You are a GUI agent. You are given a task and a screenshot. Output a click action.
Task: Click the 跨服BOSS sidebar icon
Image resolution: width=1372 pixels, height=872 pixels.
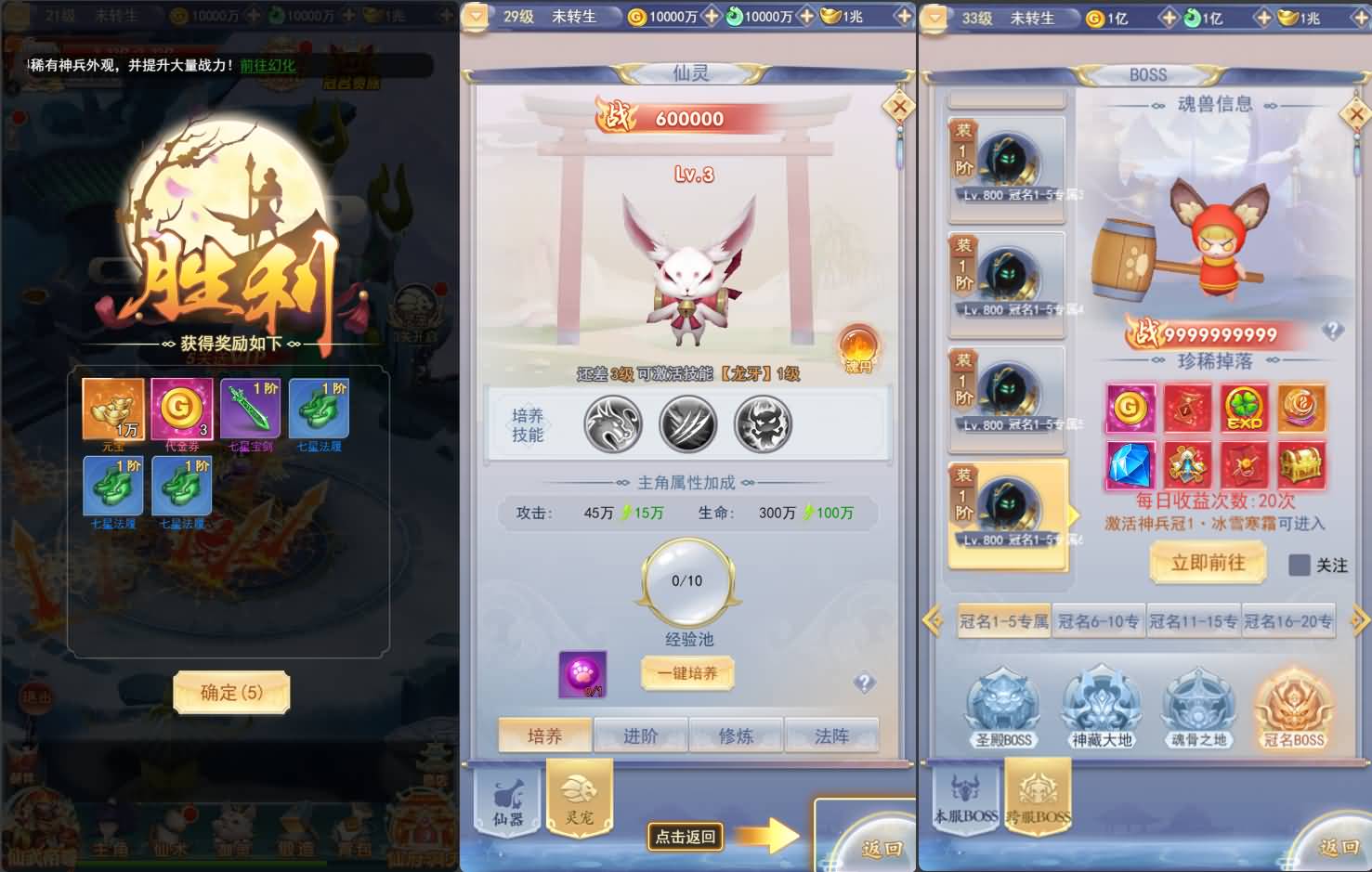(1038, 797)
